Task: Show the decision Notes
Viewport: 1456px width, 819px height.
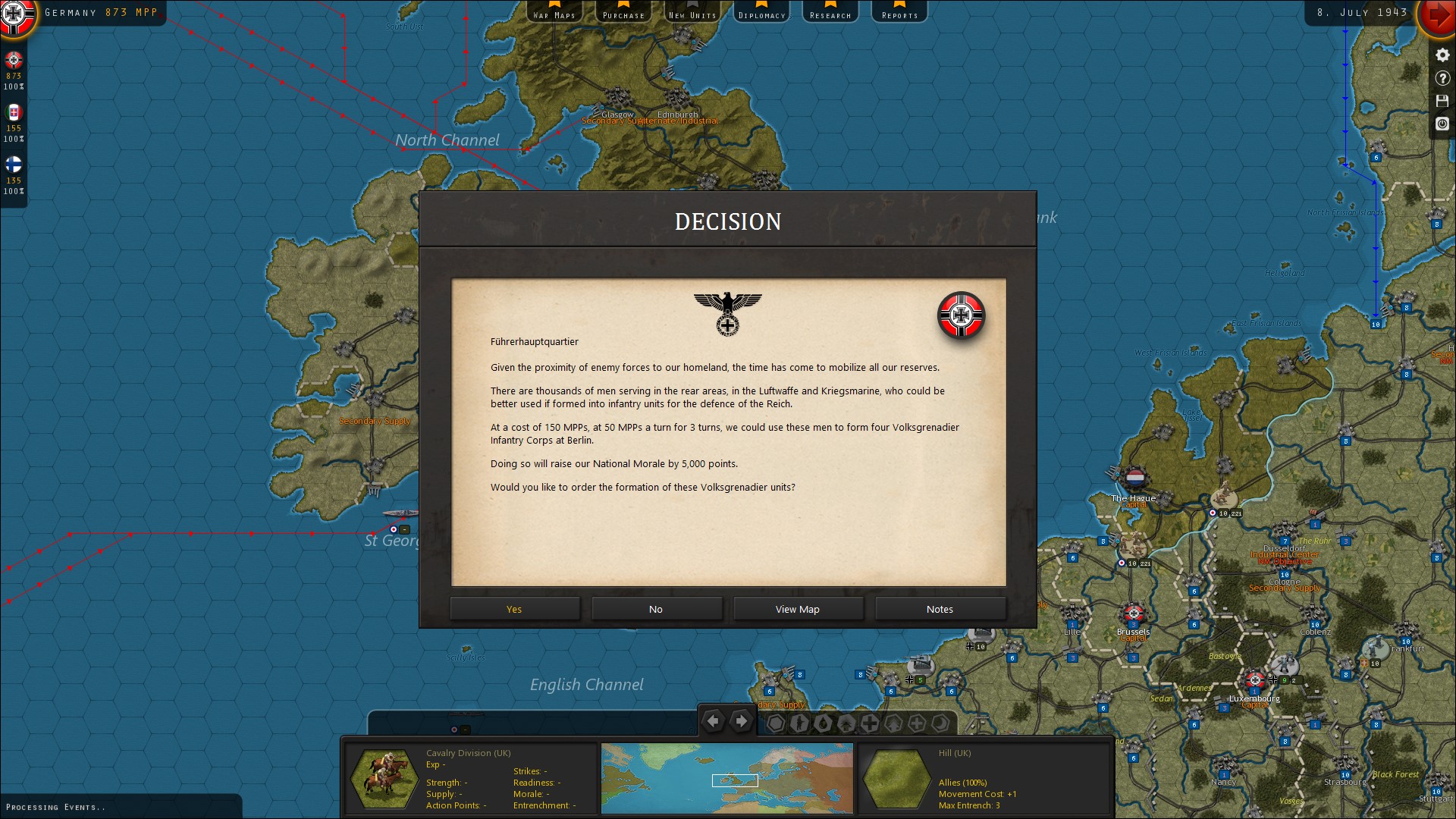Action: tap(940, 609)
